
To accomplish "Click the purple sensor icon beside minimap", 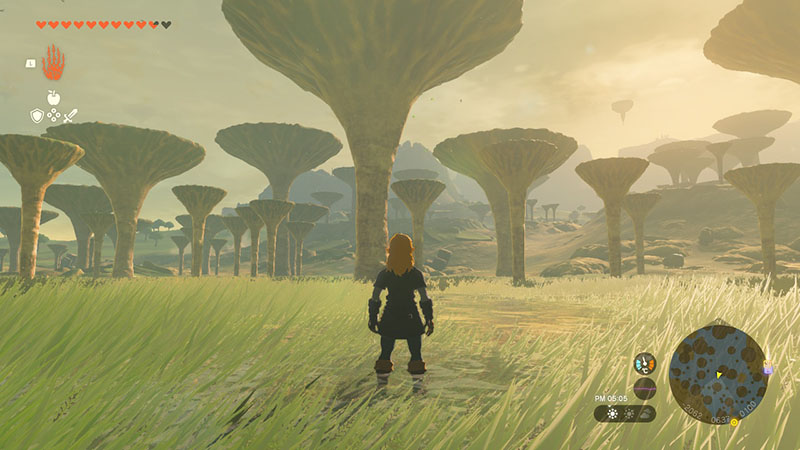I will coord(768,369).
